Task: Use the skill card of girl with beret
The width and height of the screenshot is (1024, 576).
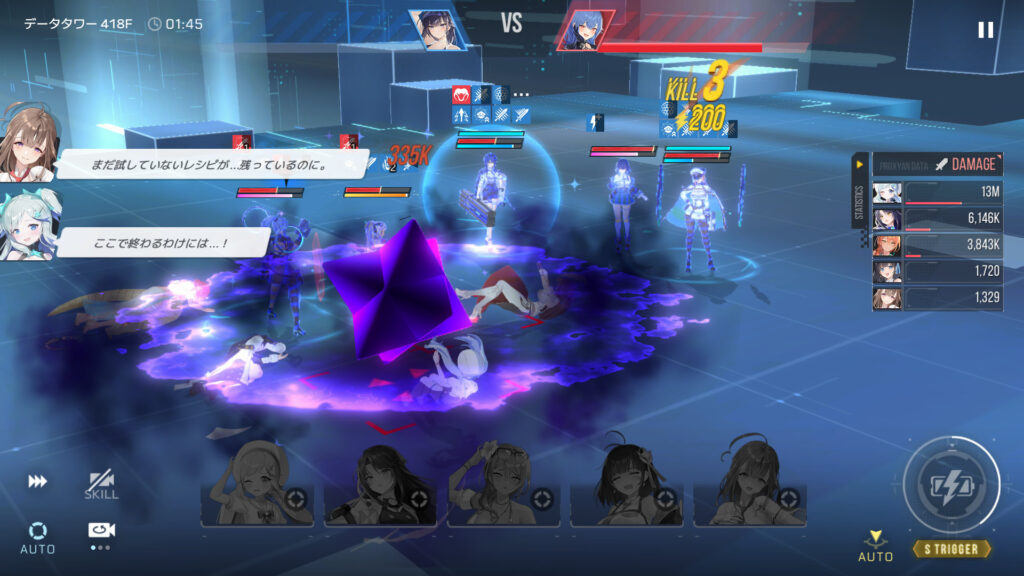Action: [257, 484]
